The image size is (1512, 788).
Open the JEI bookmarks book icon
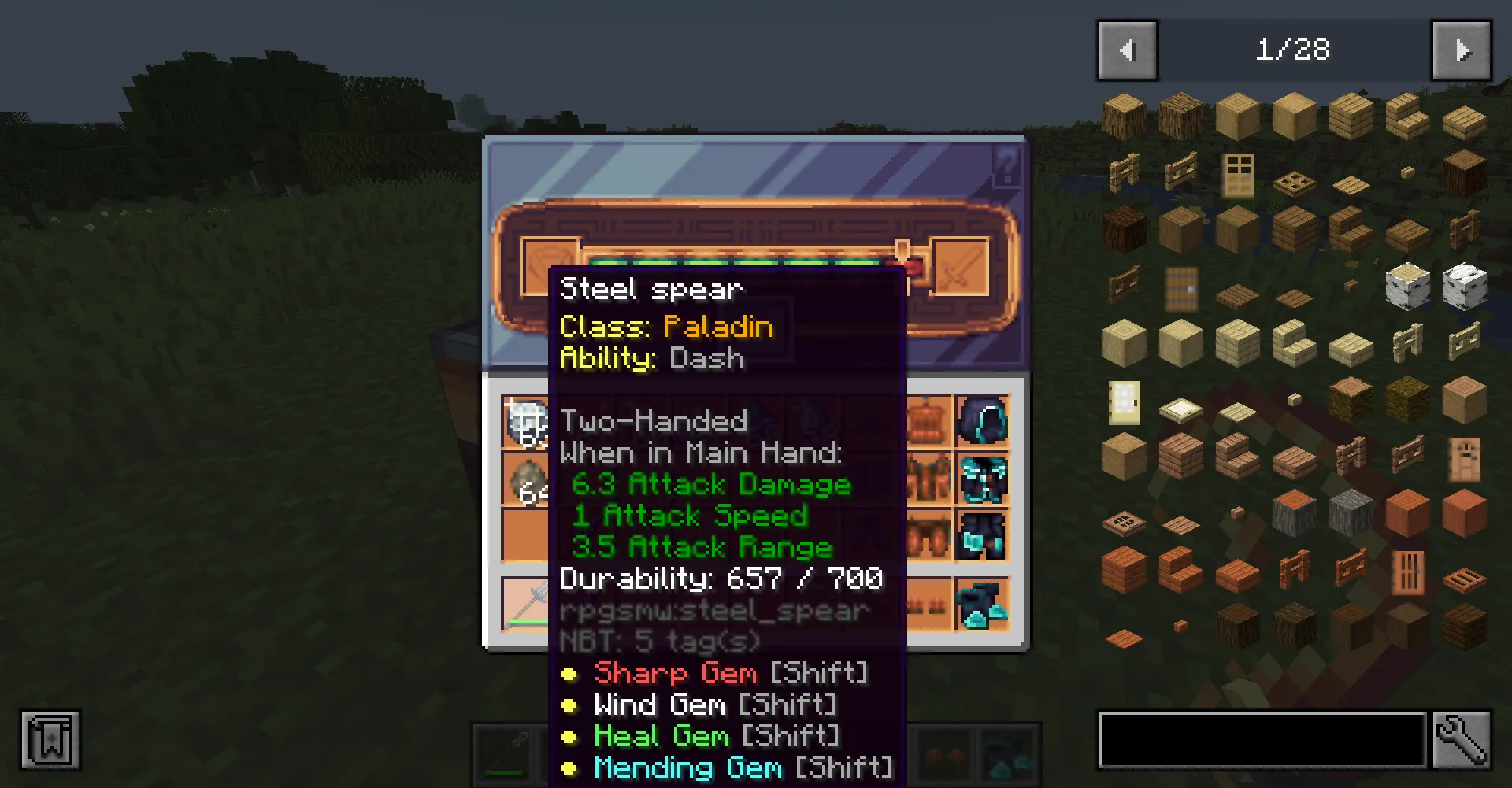click(51, 740)
